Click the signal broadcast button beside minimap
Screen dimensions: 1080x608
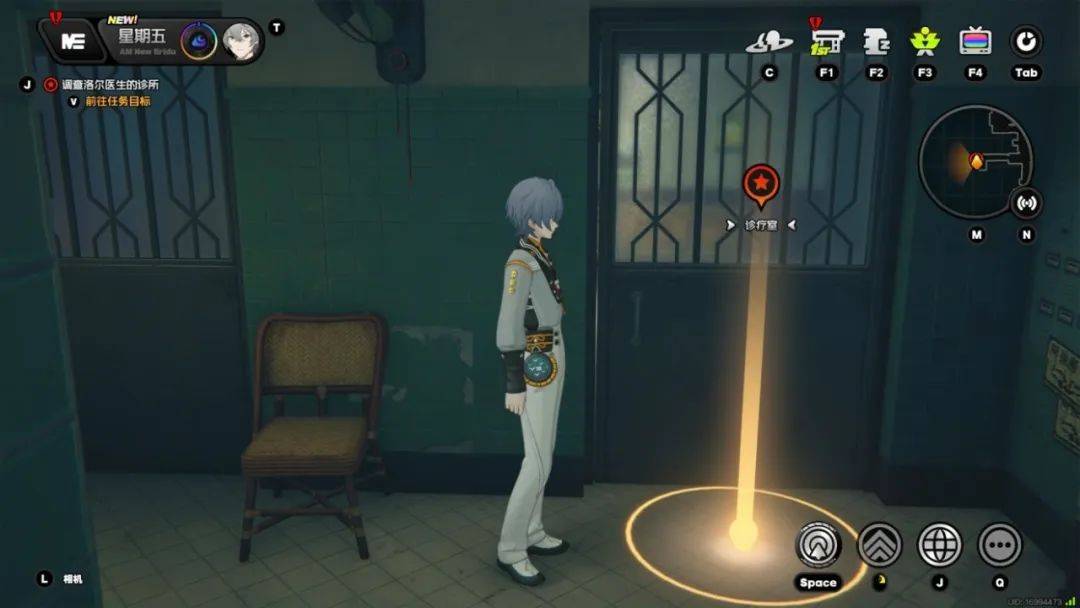click(1026, 203)
